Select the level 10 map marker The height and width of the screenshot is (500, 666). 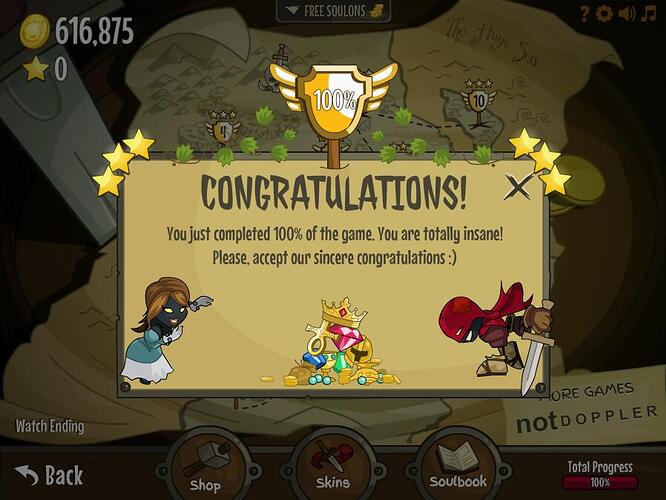coord(478,101)
